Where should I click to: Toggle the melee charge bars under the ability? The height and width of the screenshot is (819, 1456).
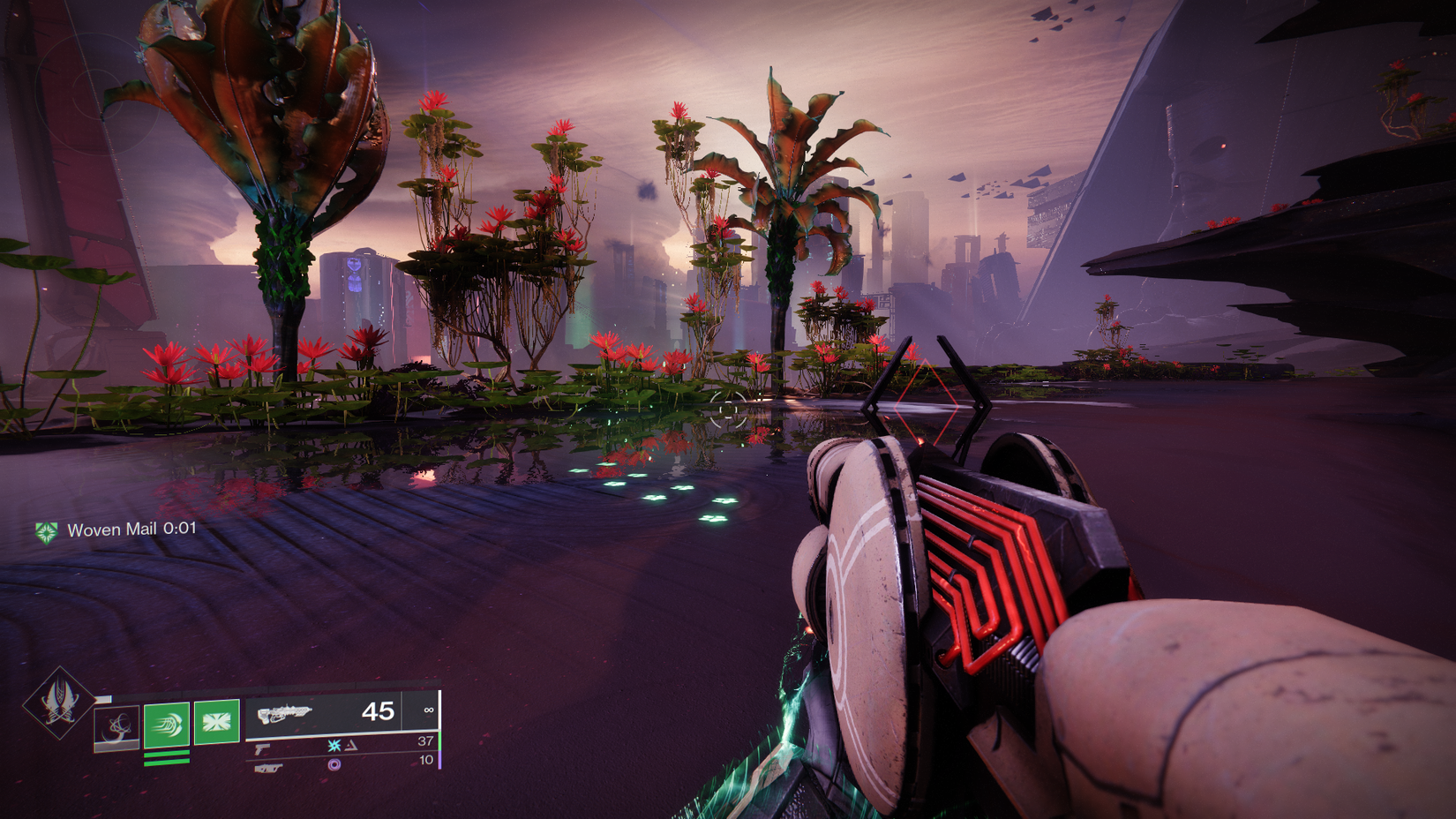tap(166, 757)
